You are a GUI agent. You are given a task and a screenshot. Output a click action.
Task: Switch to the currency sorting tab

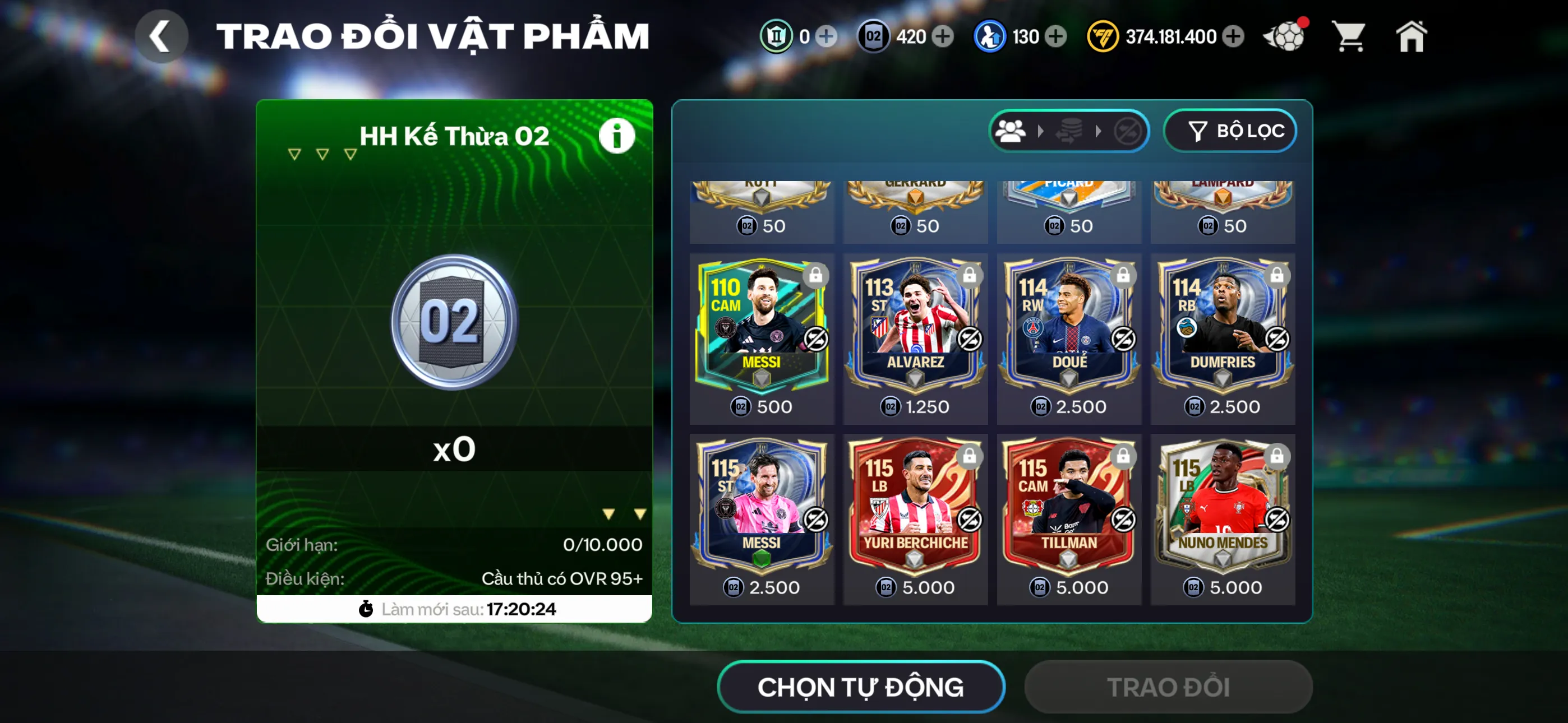[x=1070, y=130]
